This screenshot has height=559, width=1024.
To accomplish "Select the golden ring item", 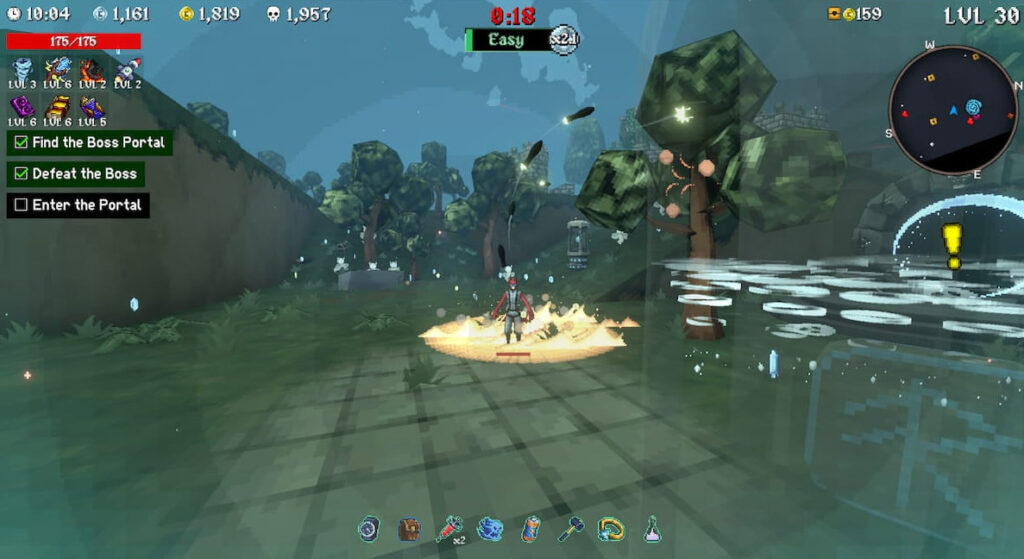I will 610,529.
